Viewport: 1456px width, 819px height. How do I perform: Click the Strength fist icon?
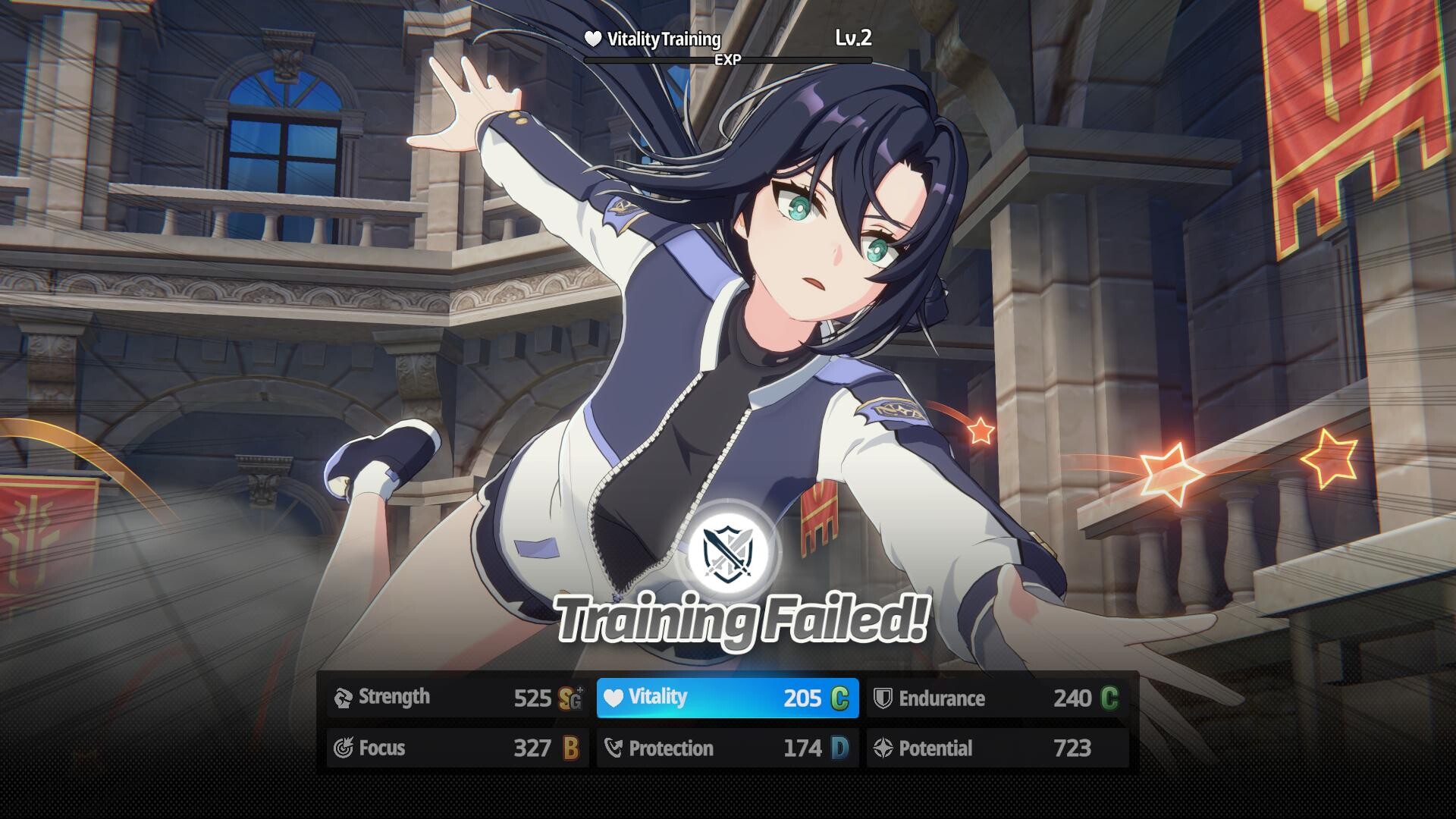pos(343,698)
